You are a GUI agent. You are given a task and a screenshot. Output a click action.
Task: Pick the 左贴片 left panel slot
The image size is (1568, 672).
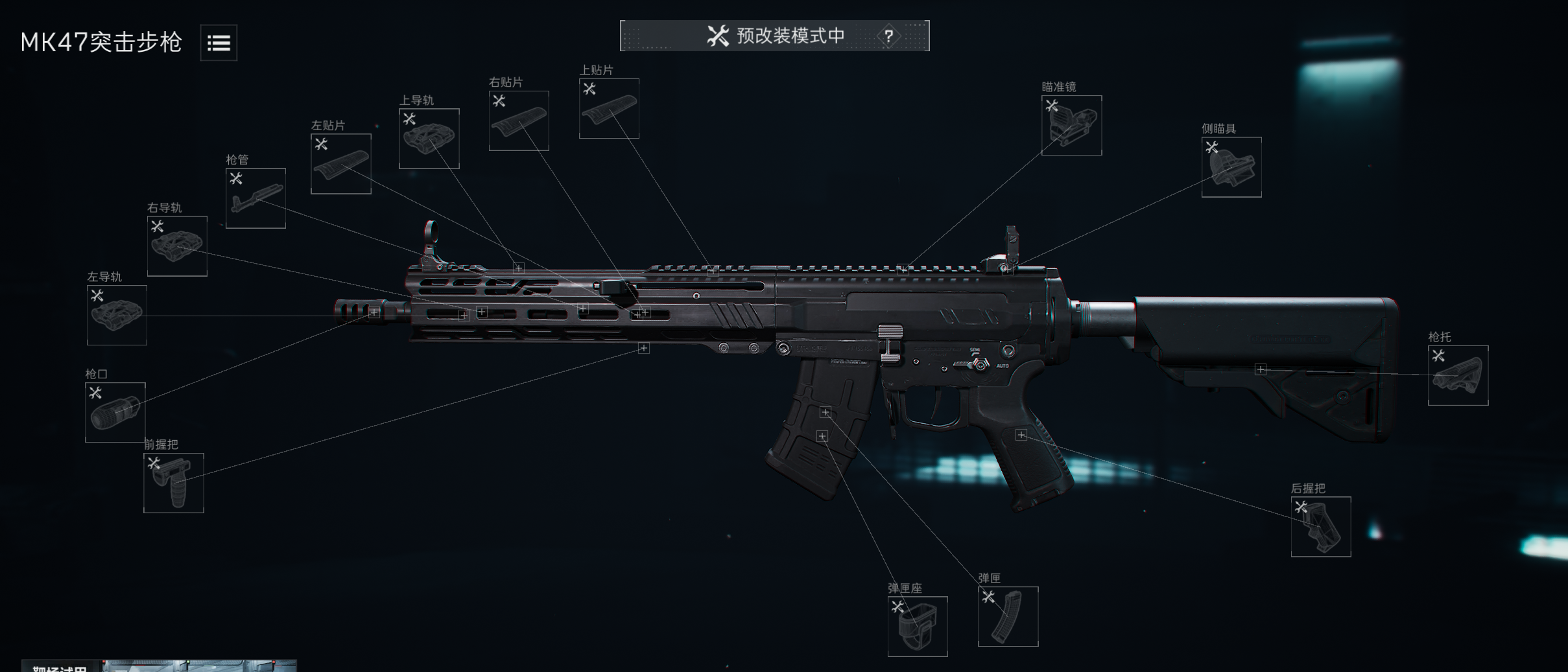[x=341, y=164]
